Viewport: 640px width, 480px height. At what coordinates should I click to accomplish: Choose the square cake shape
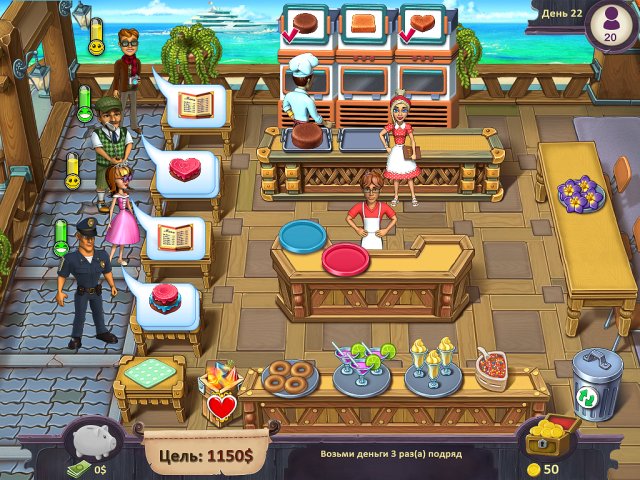(362, 23)
